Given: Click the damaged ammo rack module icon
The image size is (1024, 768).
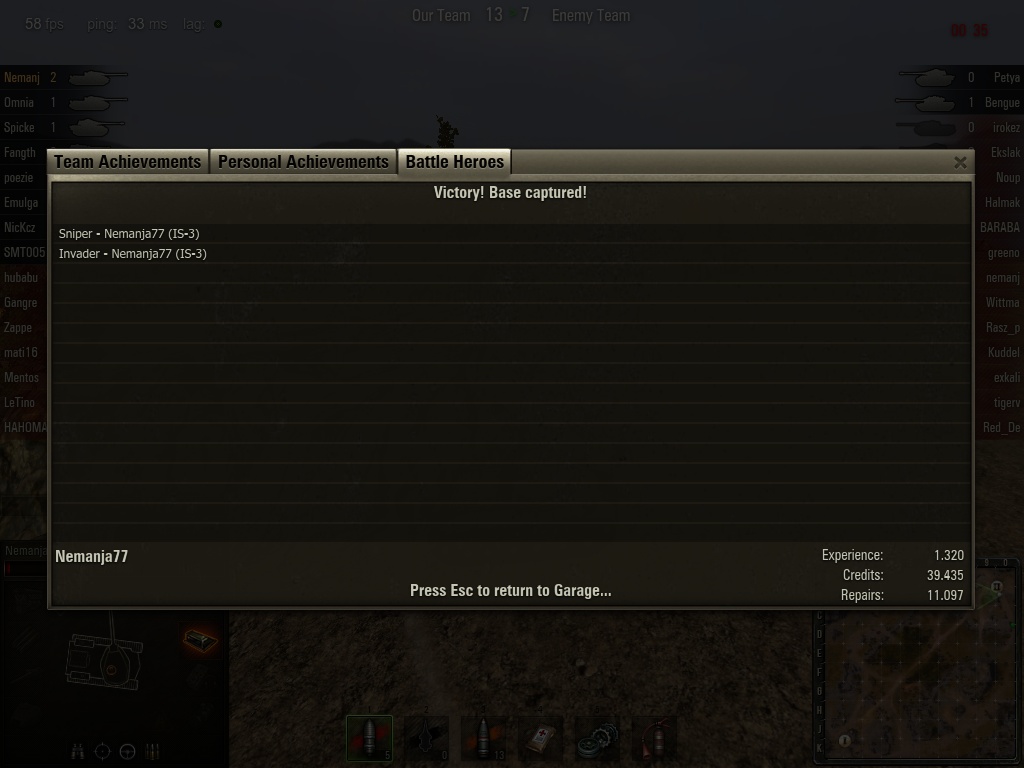Looking at the screenshot, I should pos(200,640).
